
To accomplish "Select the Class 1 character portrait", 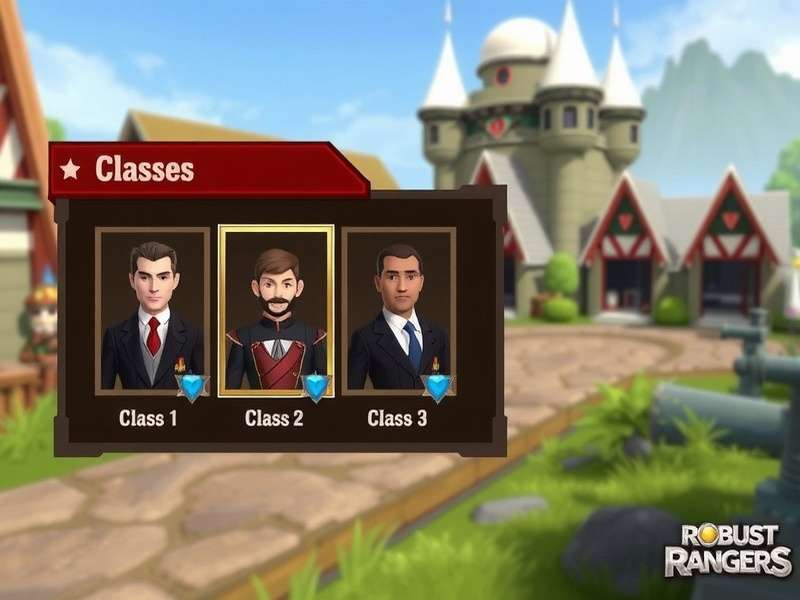I will [152, 311].
